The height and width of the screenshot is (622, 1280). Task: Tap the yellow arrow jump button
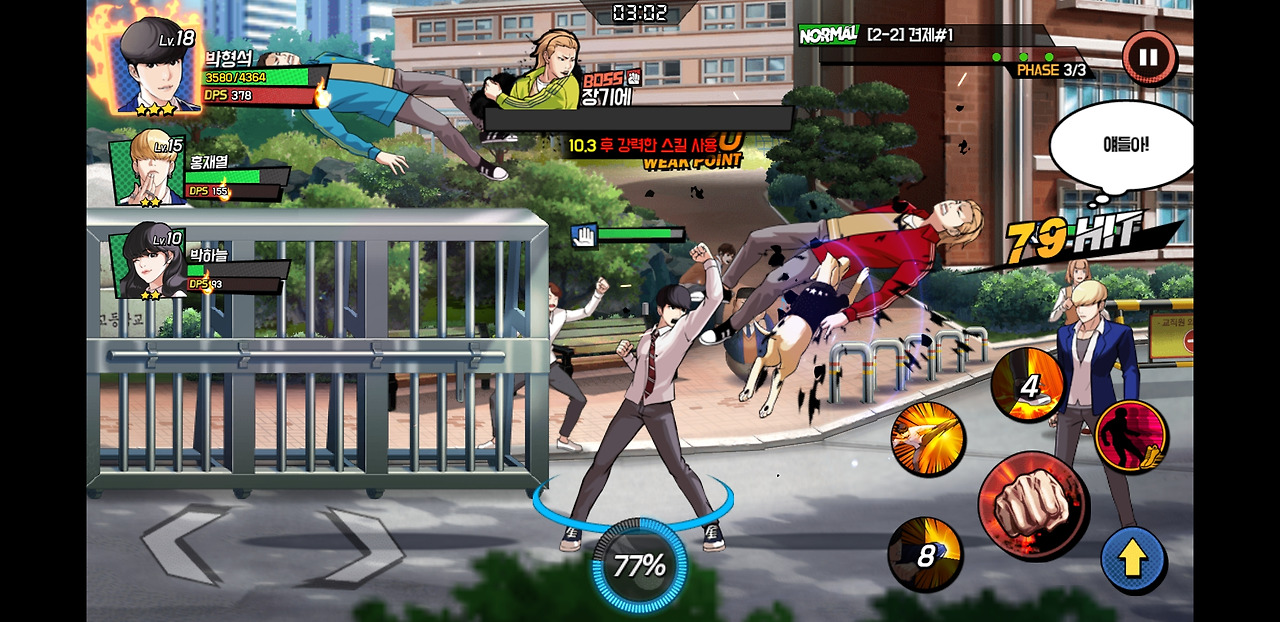(1132, 559)
